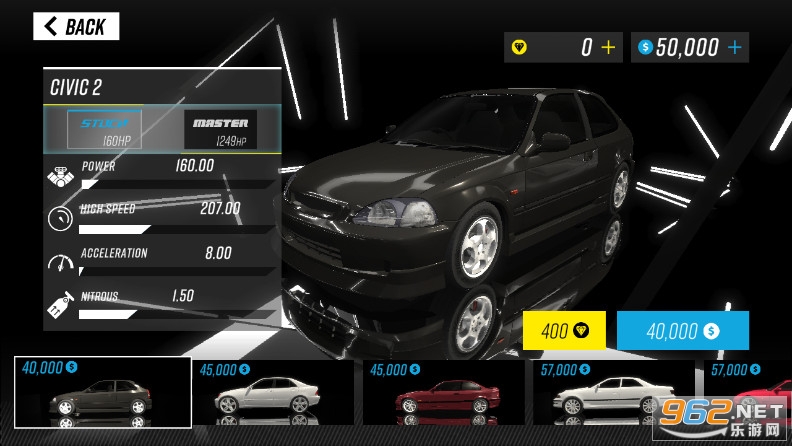Select the dark Civic 40,000 thumbnail

(103, 392)
